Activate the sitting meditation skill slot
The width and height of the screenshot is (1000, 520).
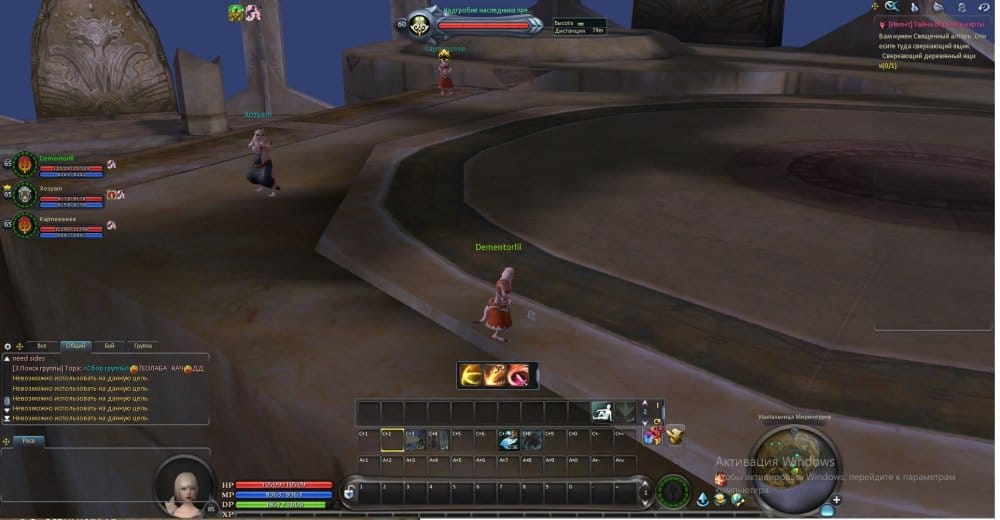click(x=601, y=411)
